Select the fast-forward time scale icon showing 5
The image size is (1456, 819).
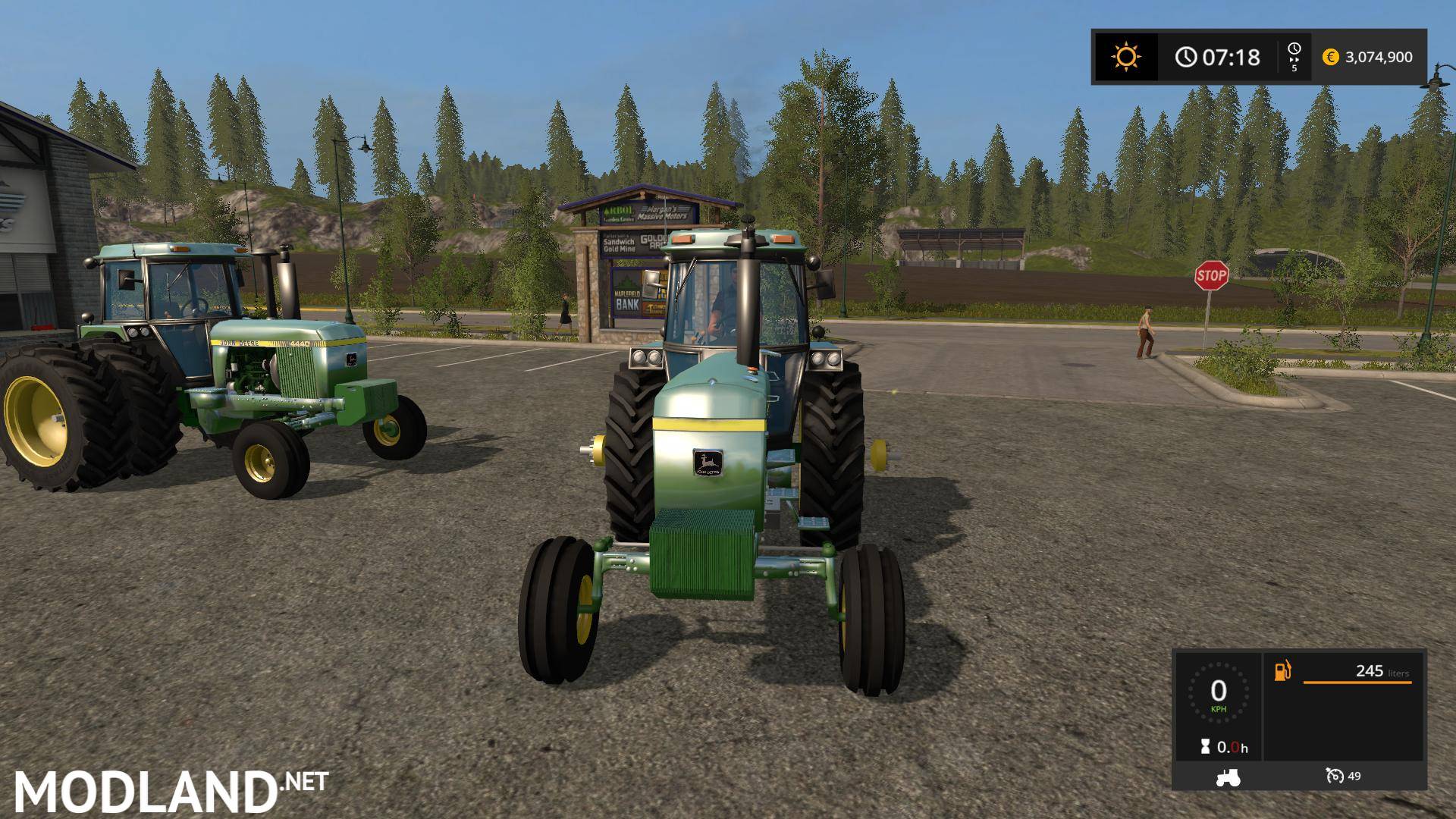click(x=1294, y=58)
